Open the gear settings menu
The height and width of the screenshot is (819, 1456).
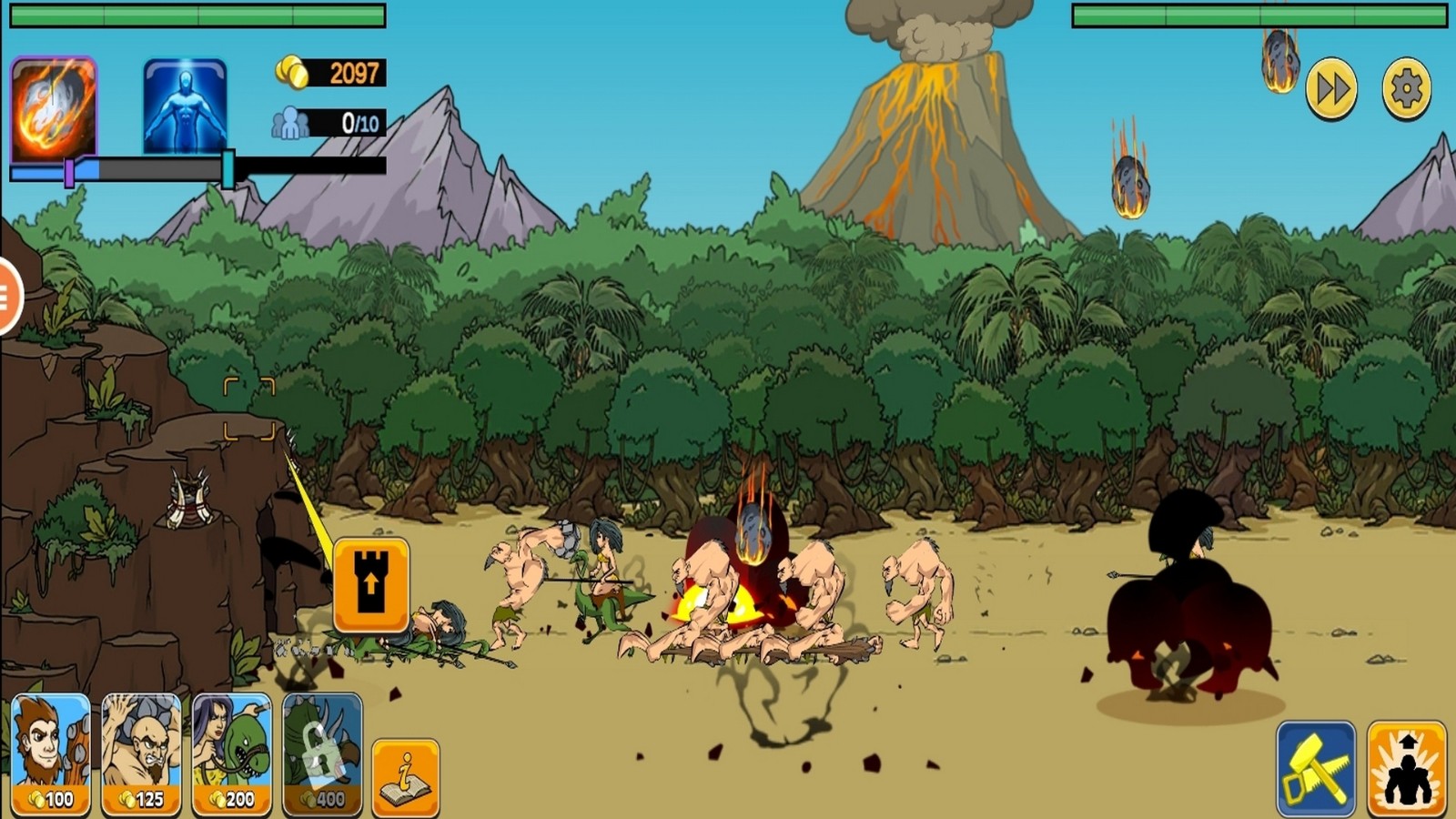(x=1406, y=89)
